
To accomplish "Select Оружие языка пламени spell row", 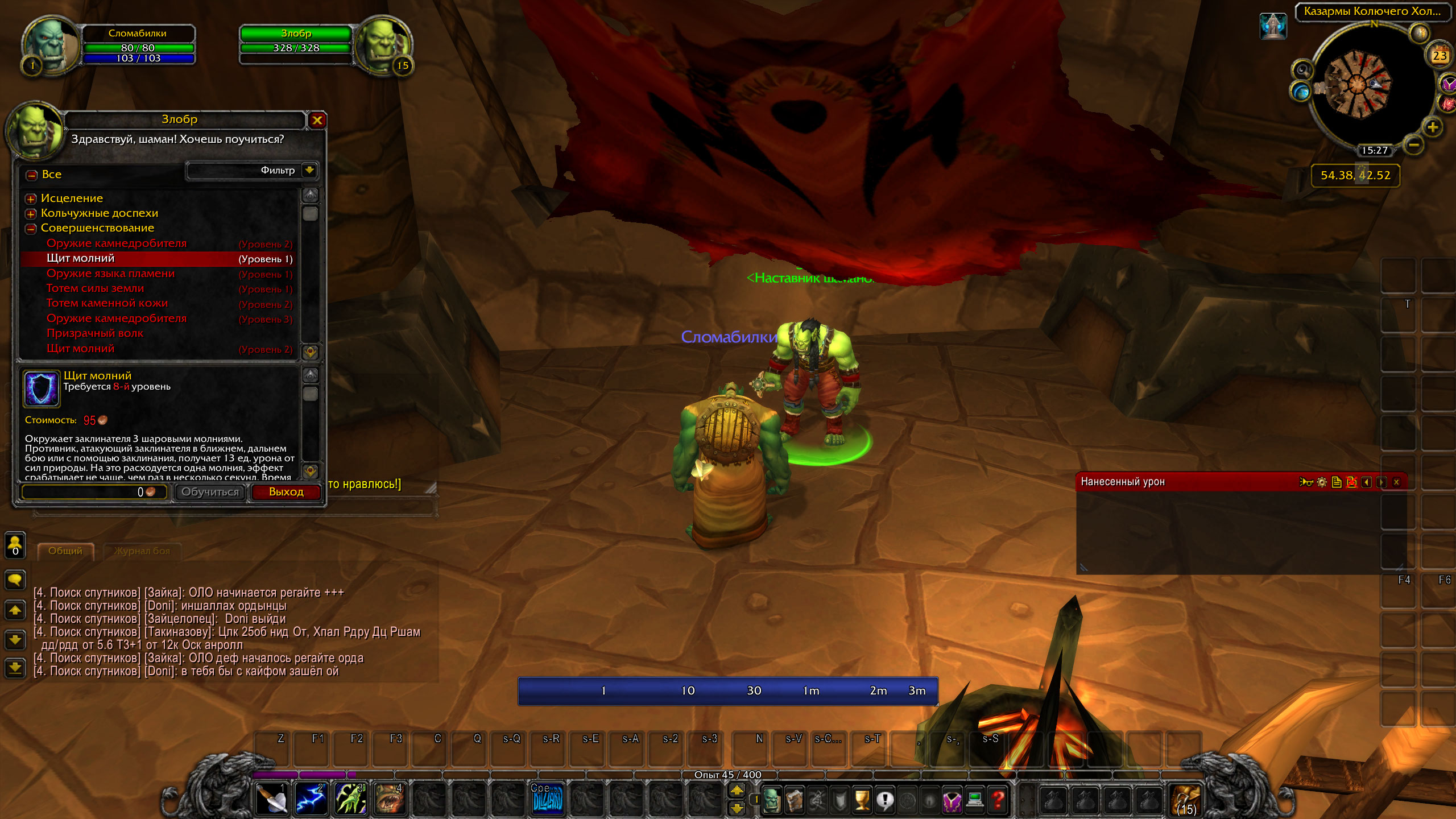I will coord(110,274).
